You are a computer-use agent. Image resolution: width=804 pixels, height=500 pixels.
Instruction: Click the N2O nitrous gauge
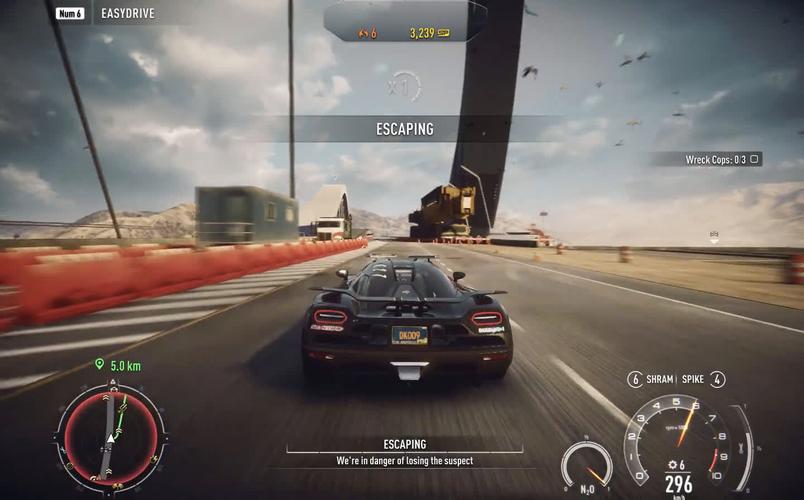point(586,466)
